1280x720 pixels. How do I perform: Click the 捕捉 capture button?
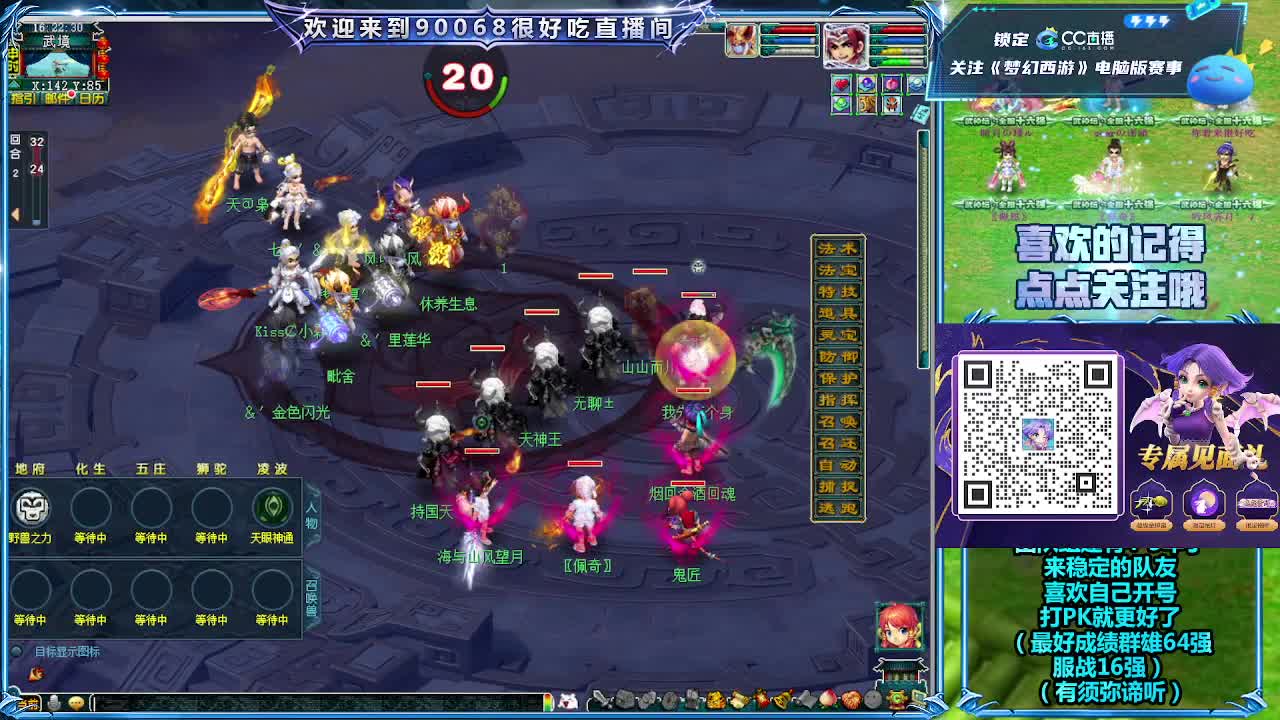(837, 484)
